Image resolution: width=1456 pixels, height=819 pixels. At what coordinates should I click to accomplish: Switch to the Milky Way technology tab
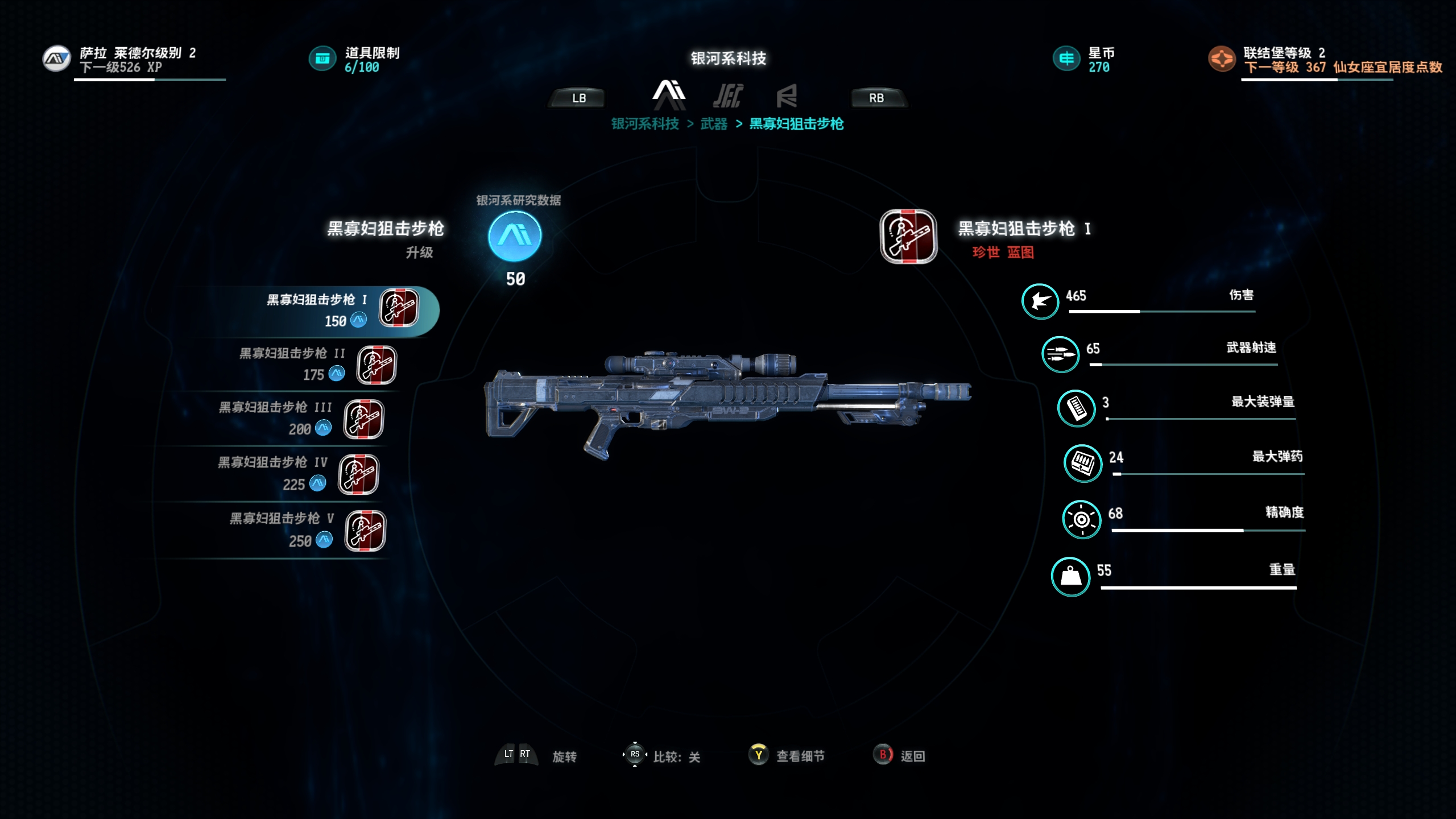click(669, 94)
